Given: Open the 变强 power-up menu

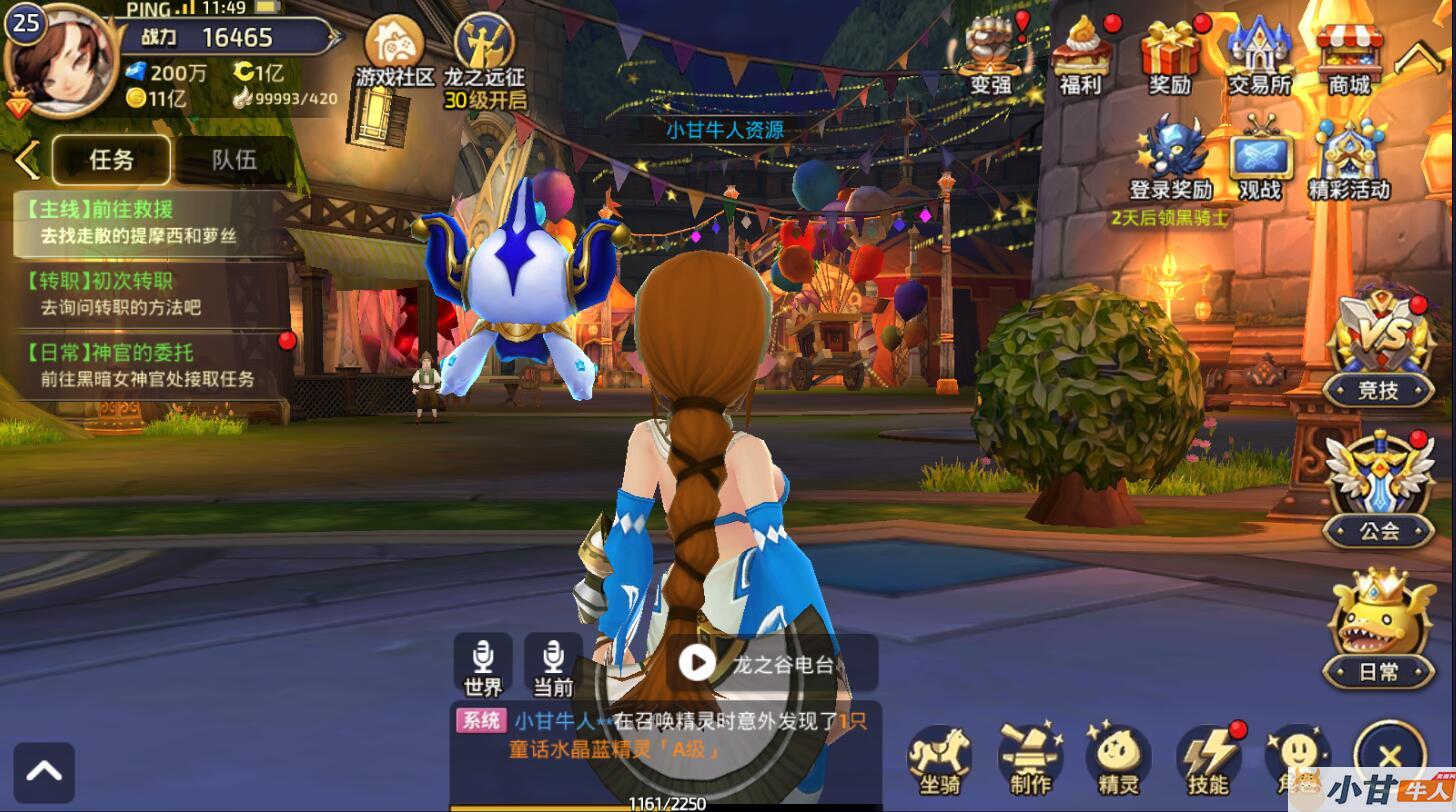Looking at the screenshot, I should coord(992,55).
